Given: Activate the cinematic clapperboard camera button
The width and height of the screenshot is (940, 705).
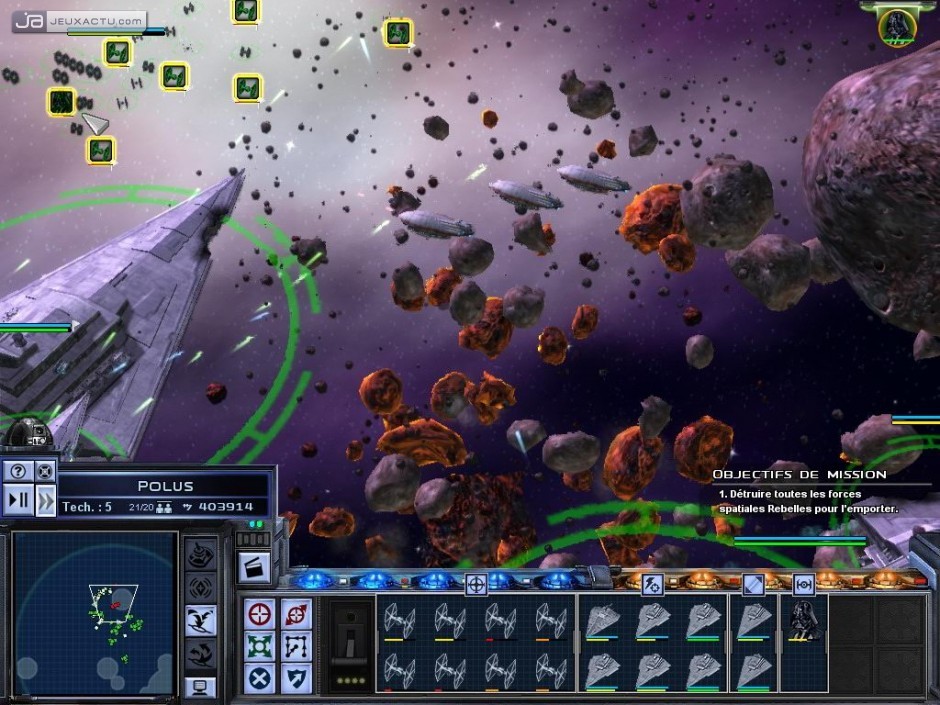Looking at the screenshot, I should tap(252, 566).
